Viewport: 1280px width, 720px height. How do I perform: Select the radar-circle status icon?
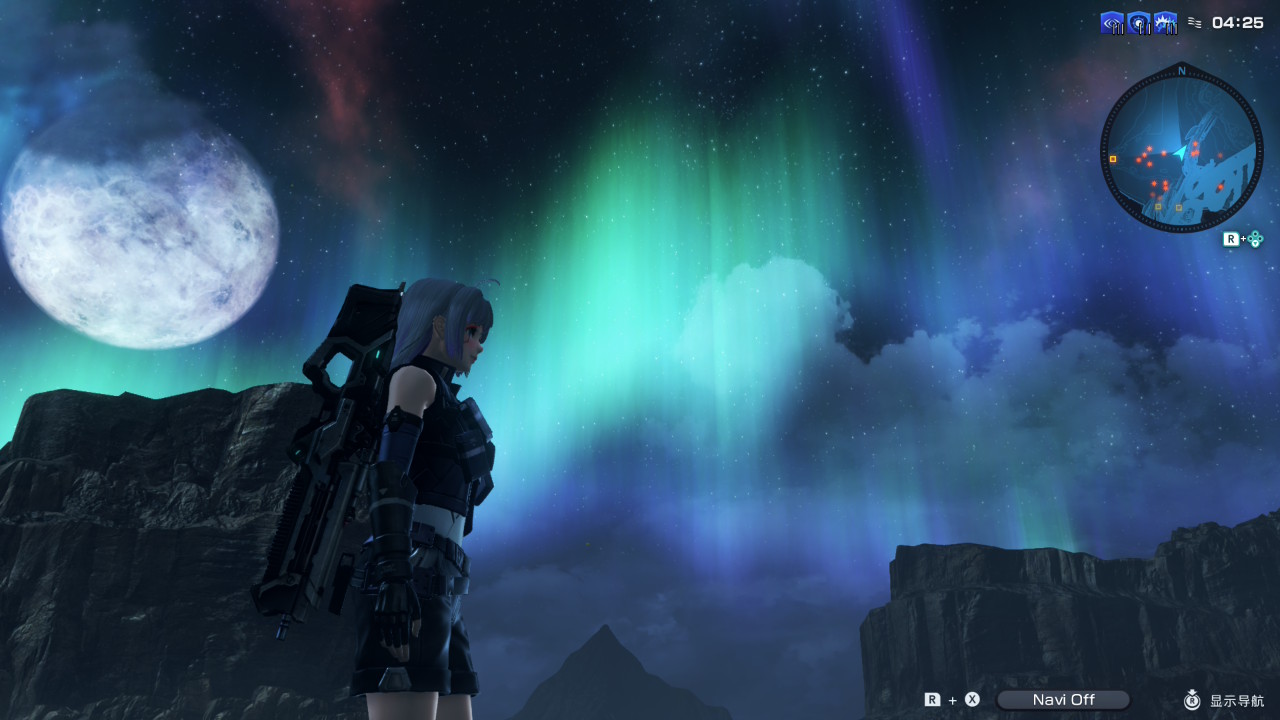(x=1139, y=23)
